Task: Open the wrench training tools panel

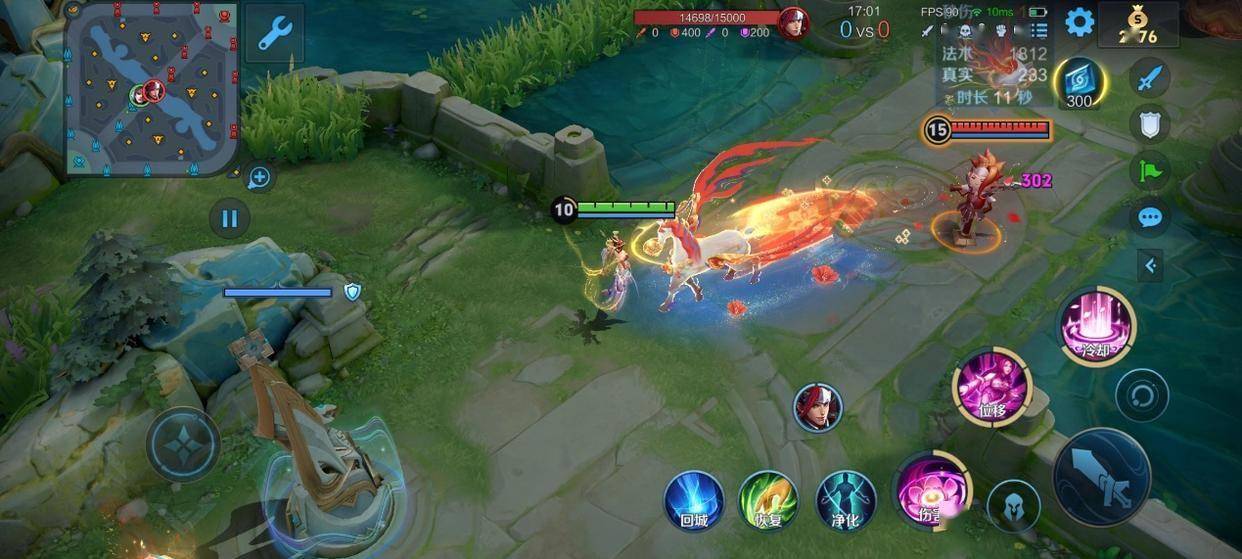Action: pyautogui.click(x=273, y=33)
